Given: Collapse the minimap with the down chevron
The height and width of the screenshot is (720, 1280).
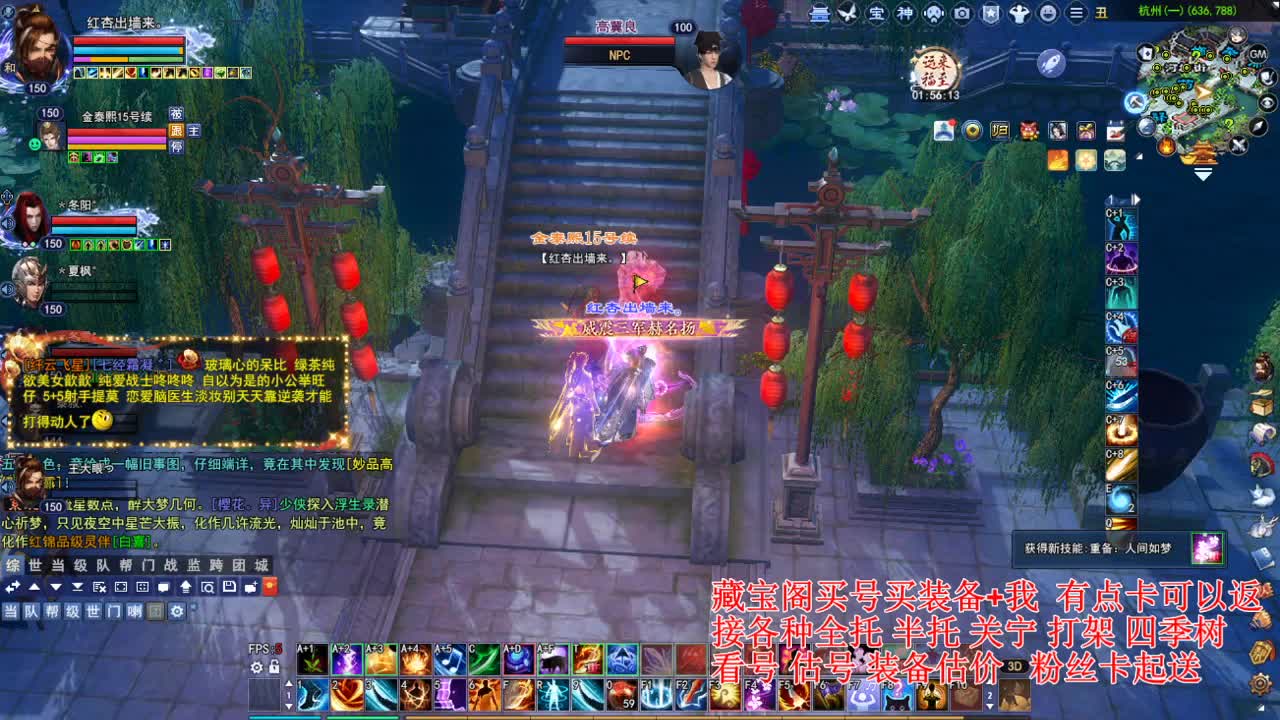Looking at the screenshot, I should click(1203, 173).
